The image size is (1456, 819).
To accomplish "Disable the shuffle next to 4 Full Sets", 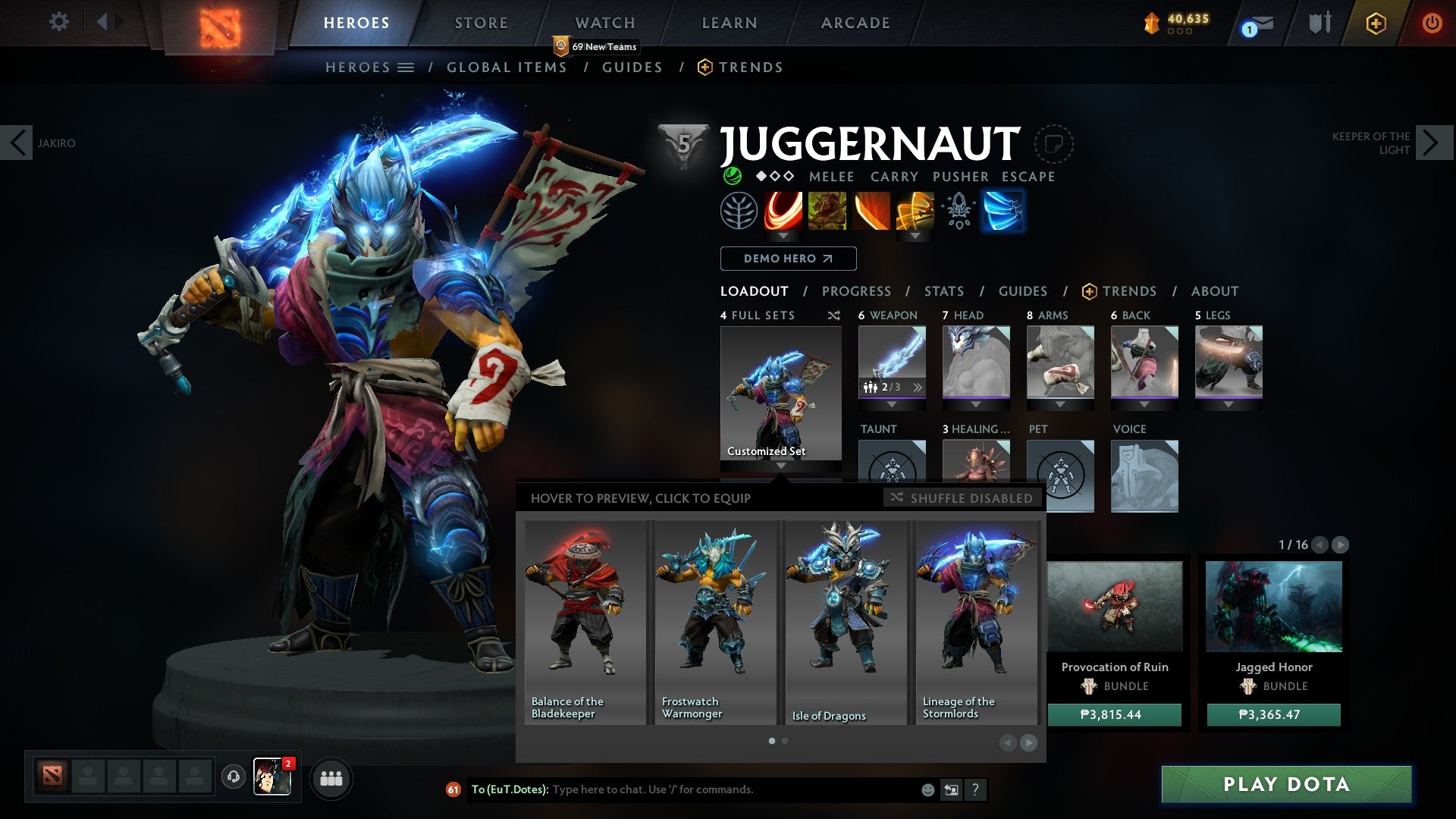I will pos(834,315).
